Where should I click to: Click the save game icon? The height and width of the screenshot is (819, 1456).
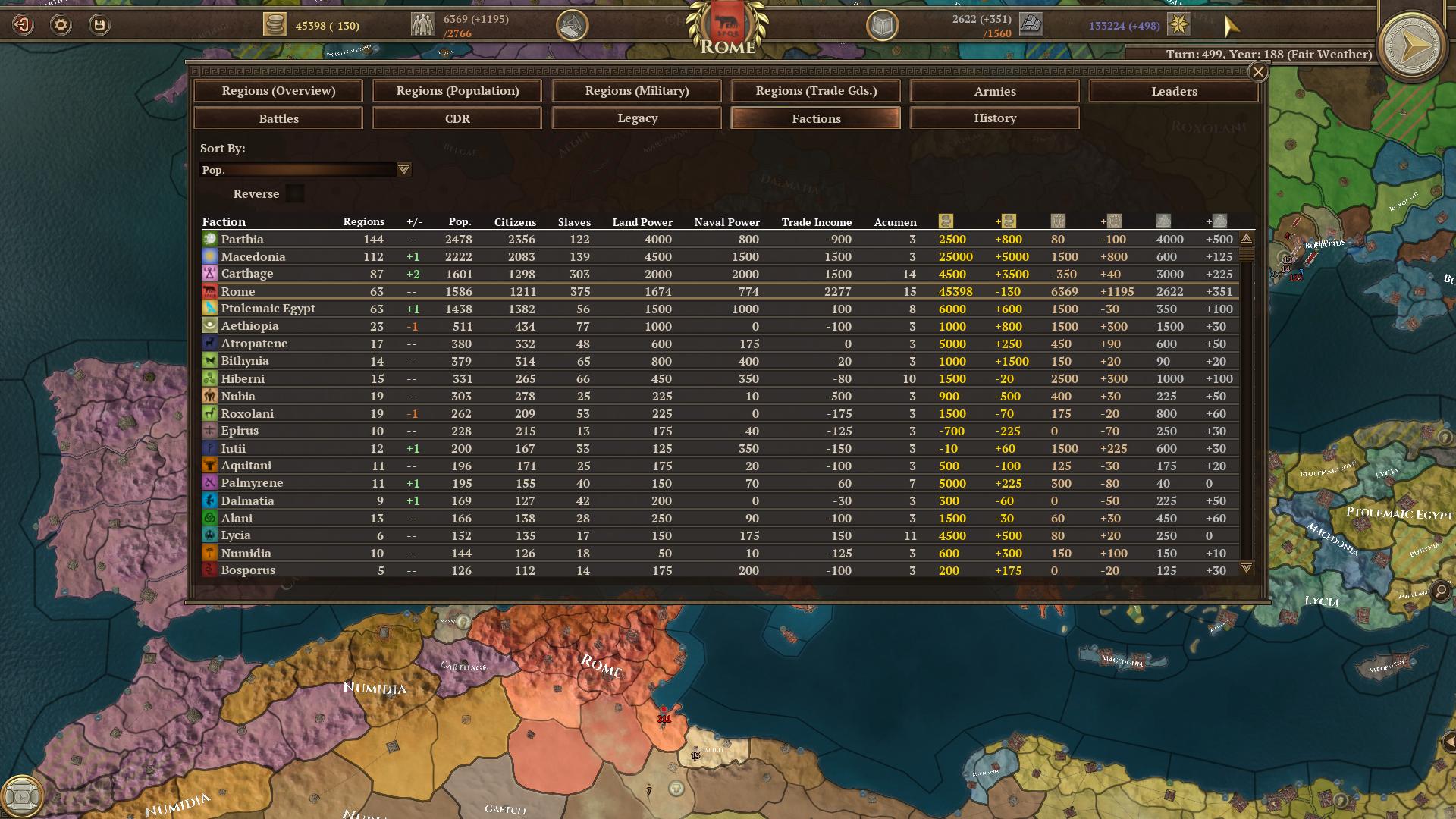click(x=99, y=25)
